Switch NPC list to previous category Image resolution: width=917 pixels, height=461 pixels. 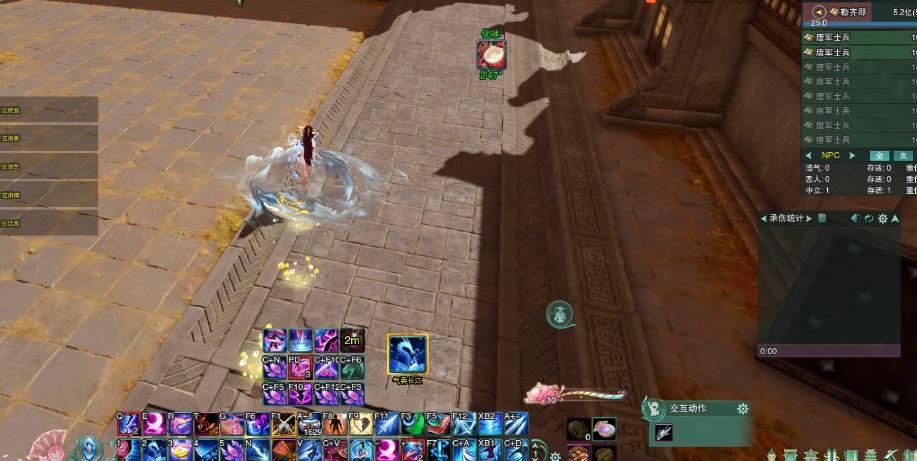(x=809, y=156)
